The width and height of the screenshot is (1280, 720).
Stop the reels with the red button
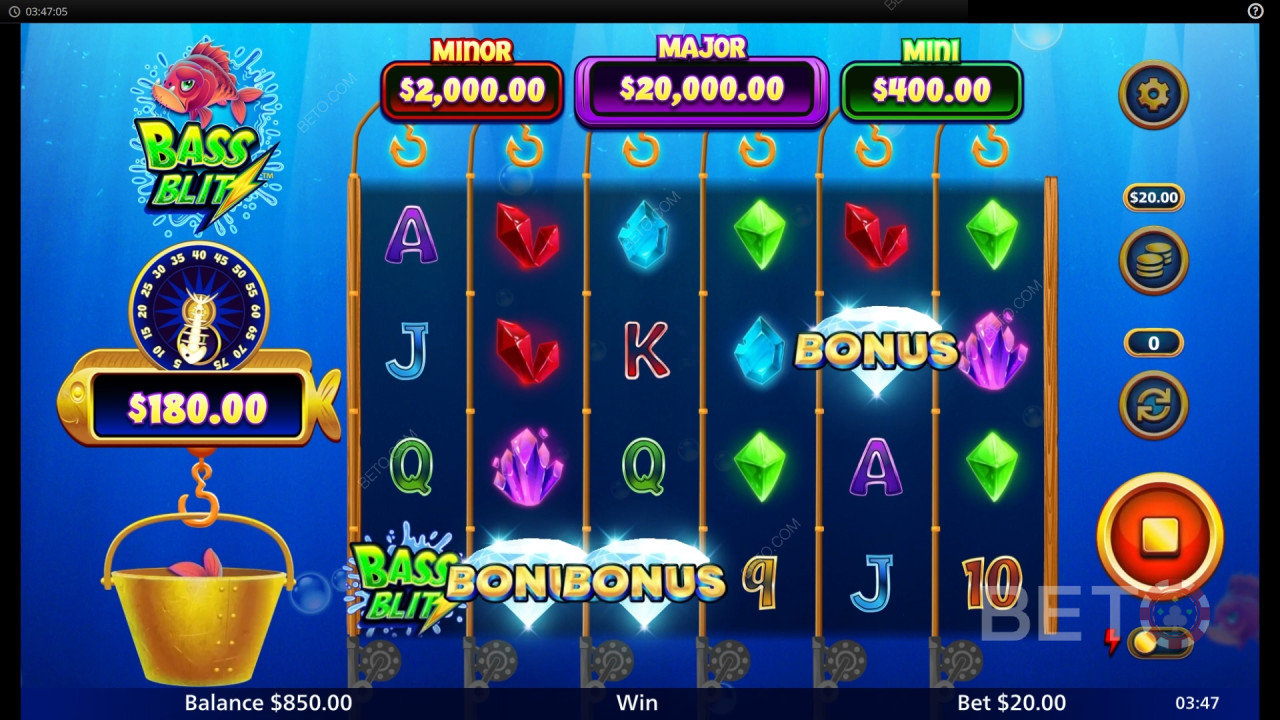(1160, 535)
